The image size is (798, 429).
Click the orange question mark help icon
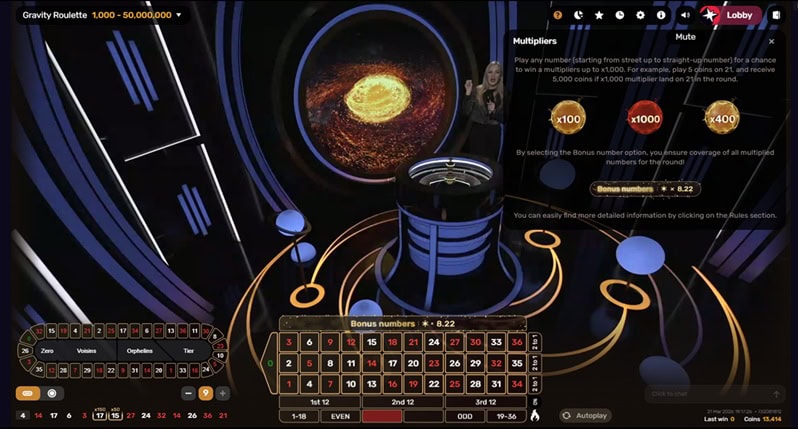point(558,15)
